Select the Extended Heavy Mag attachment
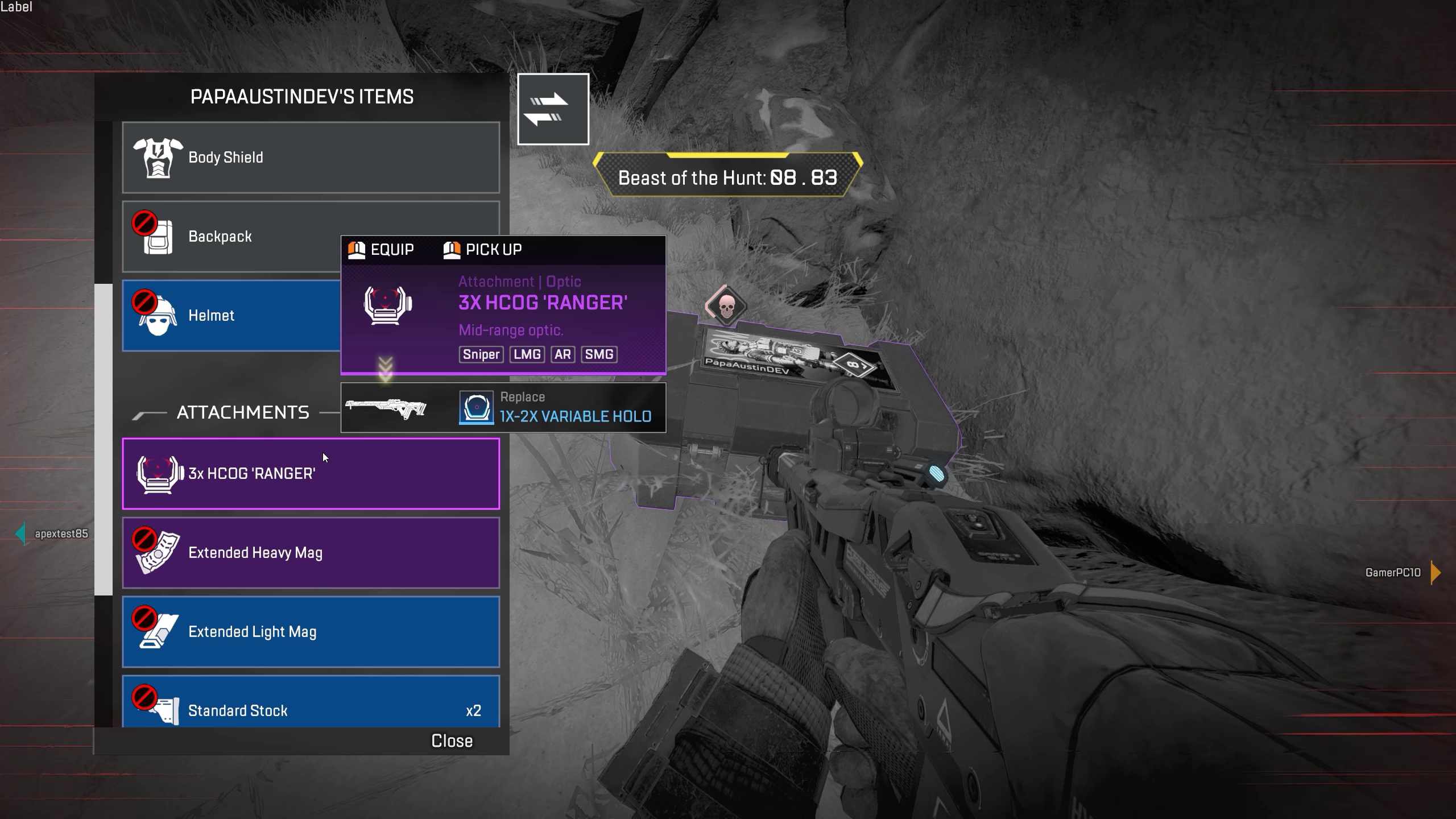Viewport: 1456px width, 819px height. [311, 553]
